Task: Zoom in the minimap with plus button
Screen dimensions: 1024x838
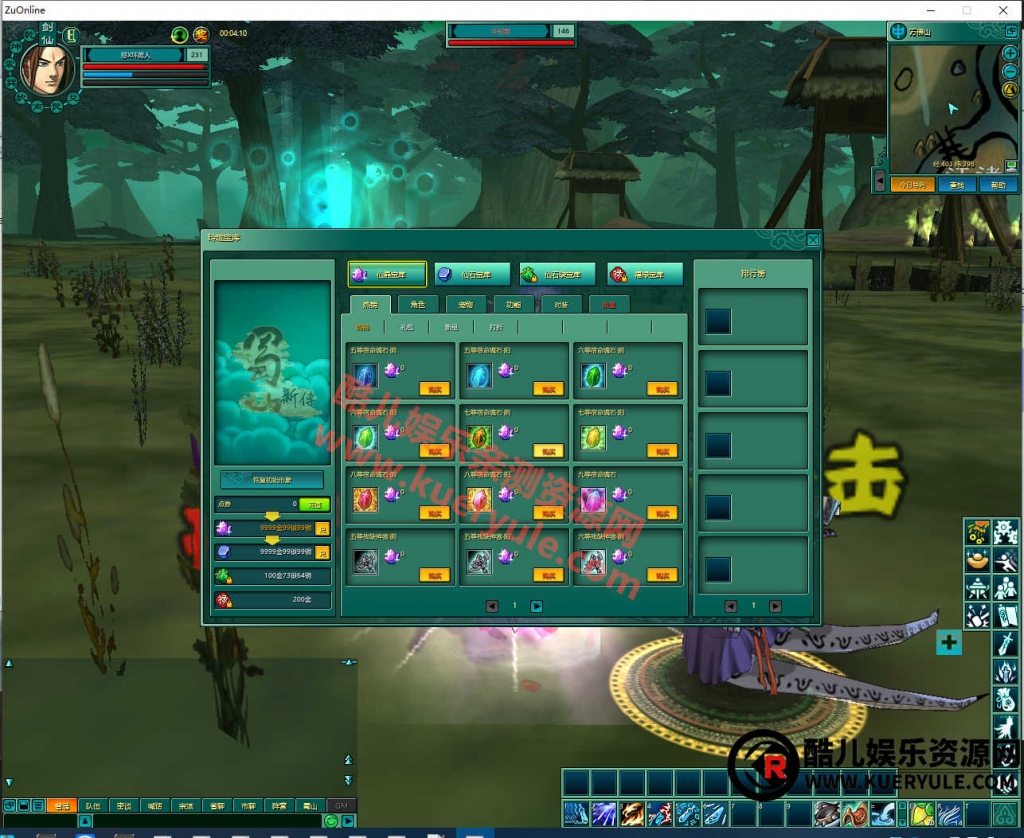Action: coord(1011,53)
